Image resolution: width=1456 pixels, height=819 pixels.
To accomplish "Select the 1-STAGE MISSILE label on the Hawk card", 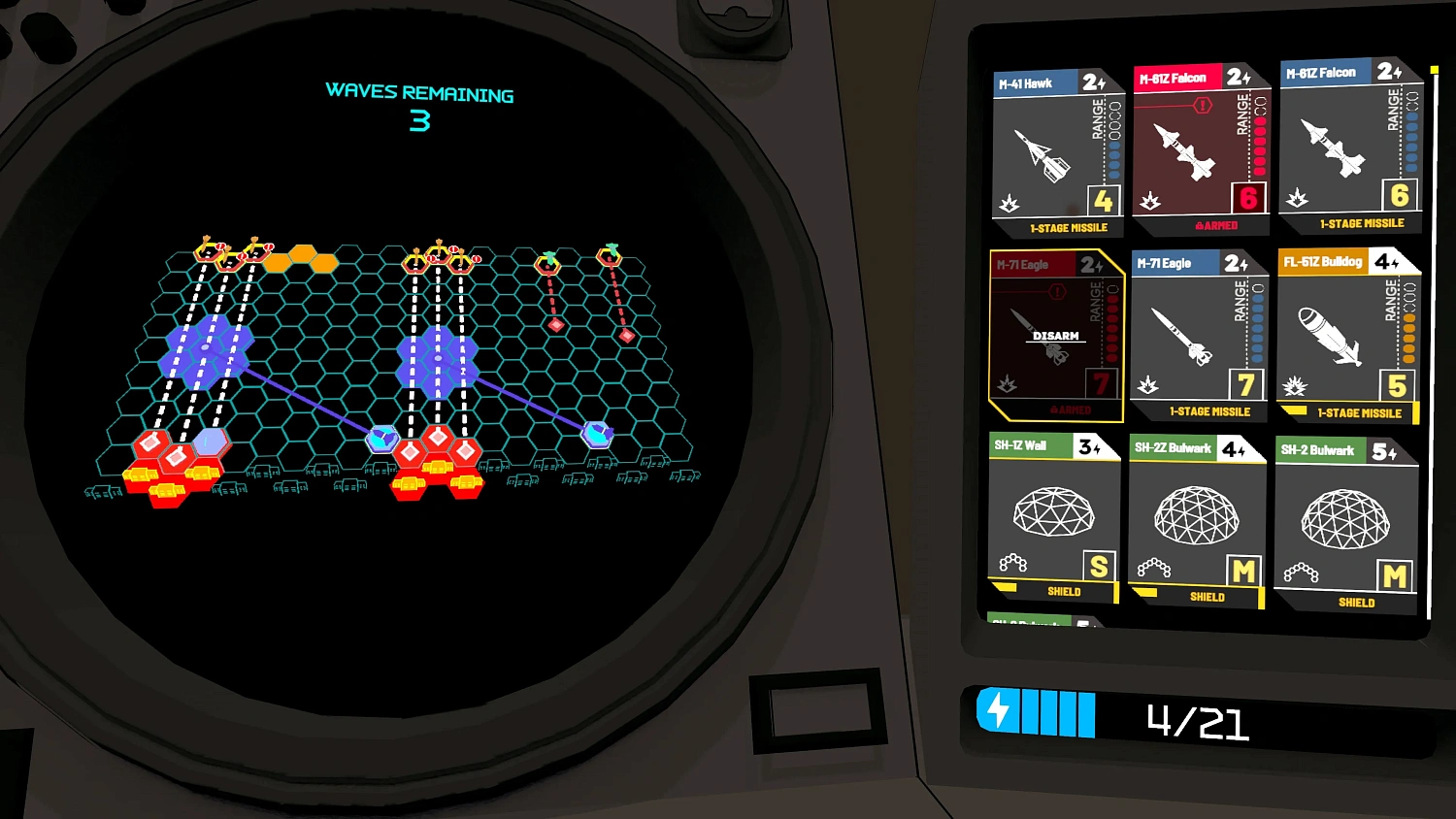I will [x=1067, y=228].
